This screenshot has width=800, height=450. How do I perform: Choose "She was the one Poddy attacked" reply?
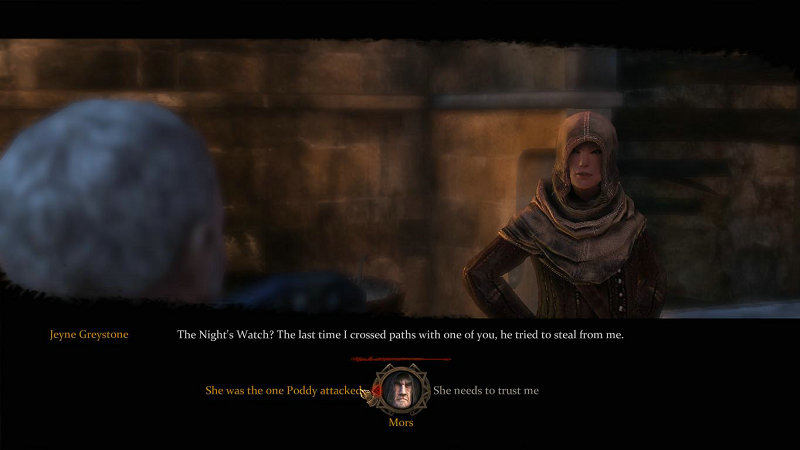pyautogui.click(x=282, y=390)
